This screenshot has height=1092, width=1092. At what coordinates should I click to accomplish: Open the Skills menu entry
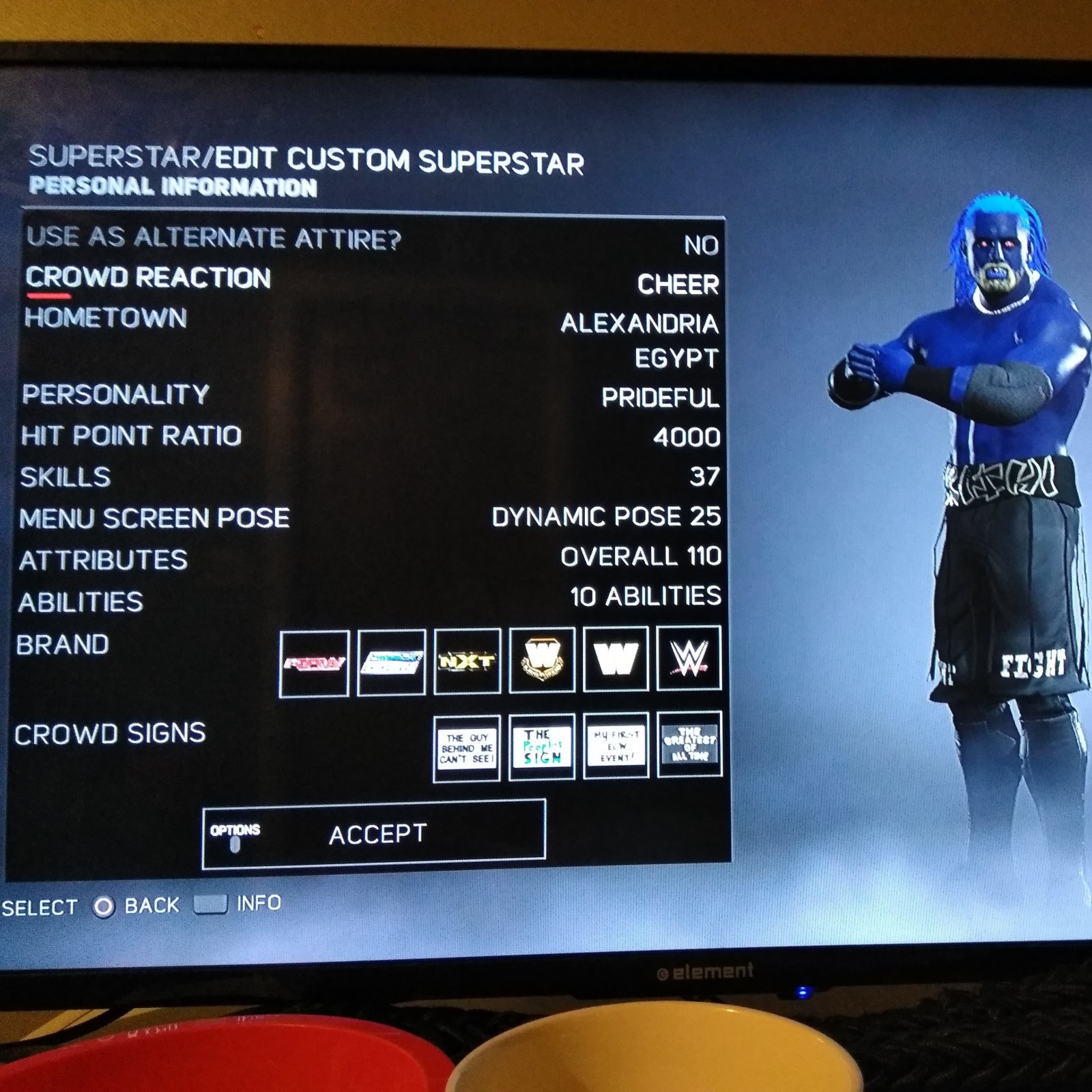click(66, 477)
